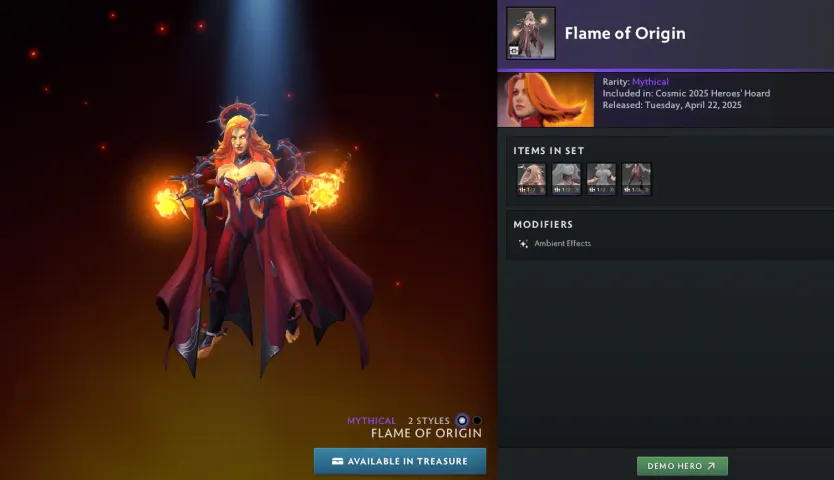
Task: Switch to the dark second style dot
Action: [x=477, y=421]
